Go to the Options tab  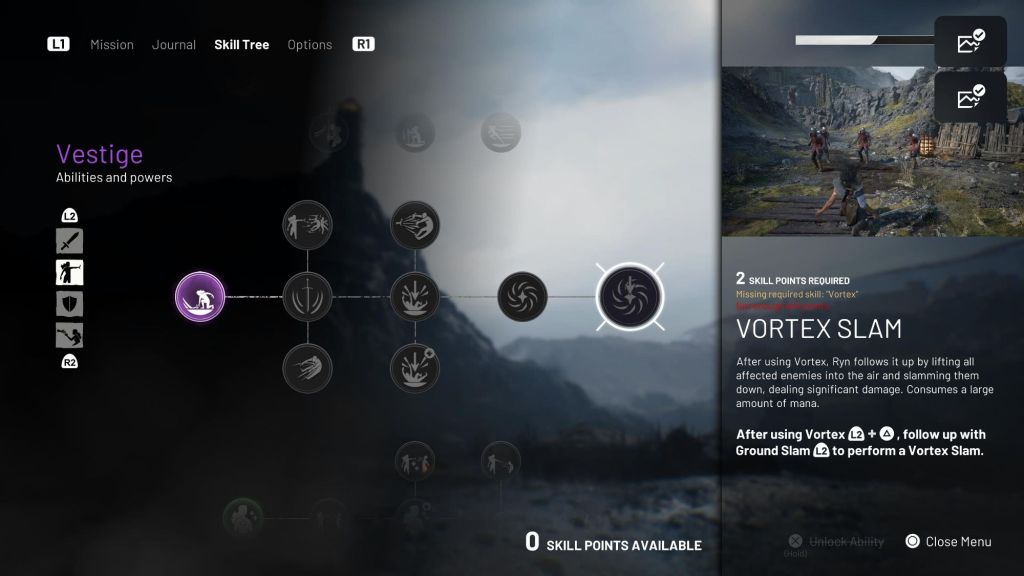click(309, 45)
